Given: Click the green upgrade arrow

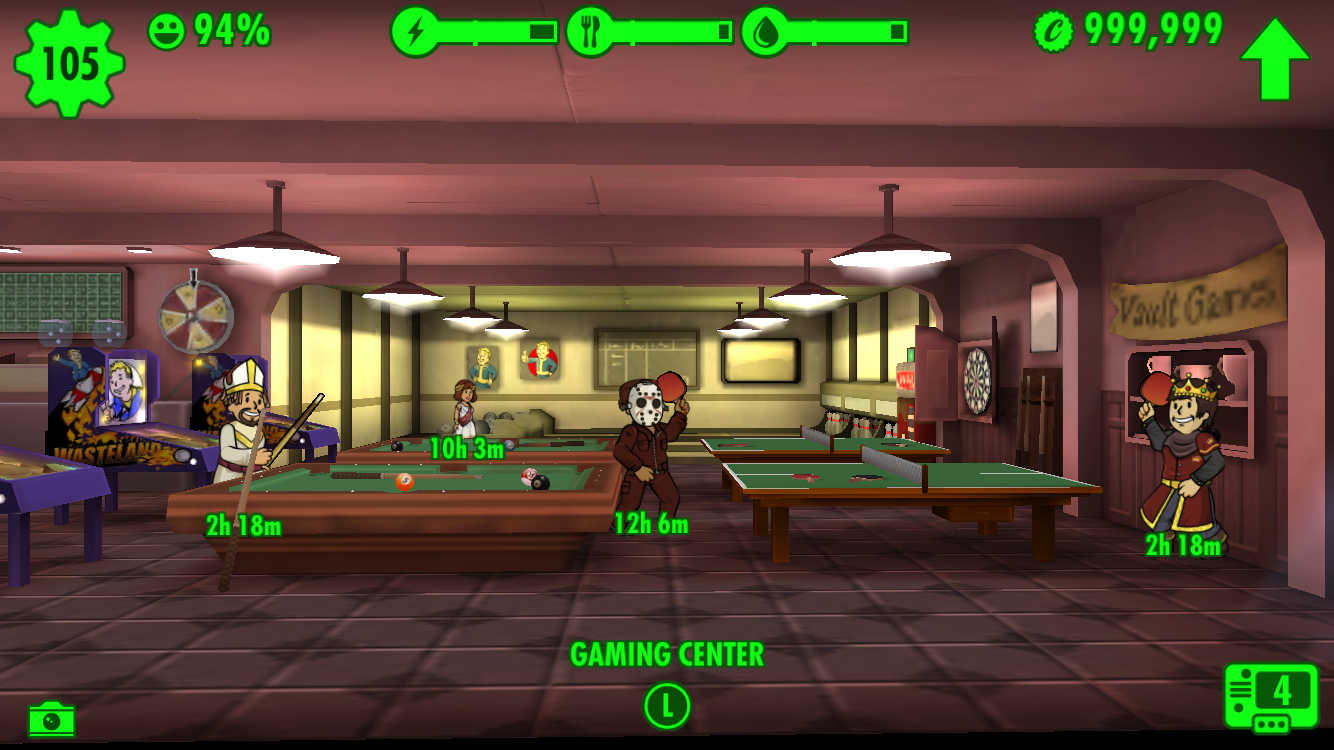Looking at the screenshot, I should [x=1275, y=59].
